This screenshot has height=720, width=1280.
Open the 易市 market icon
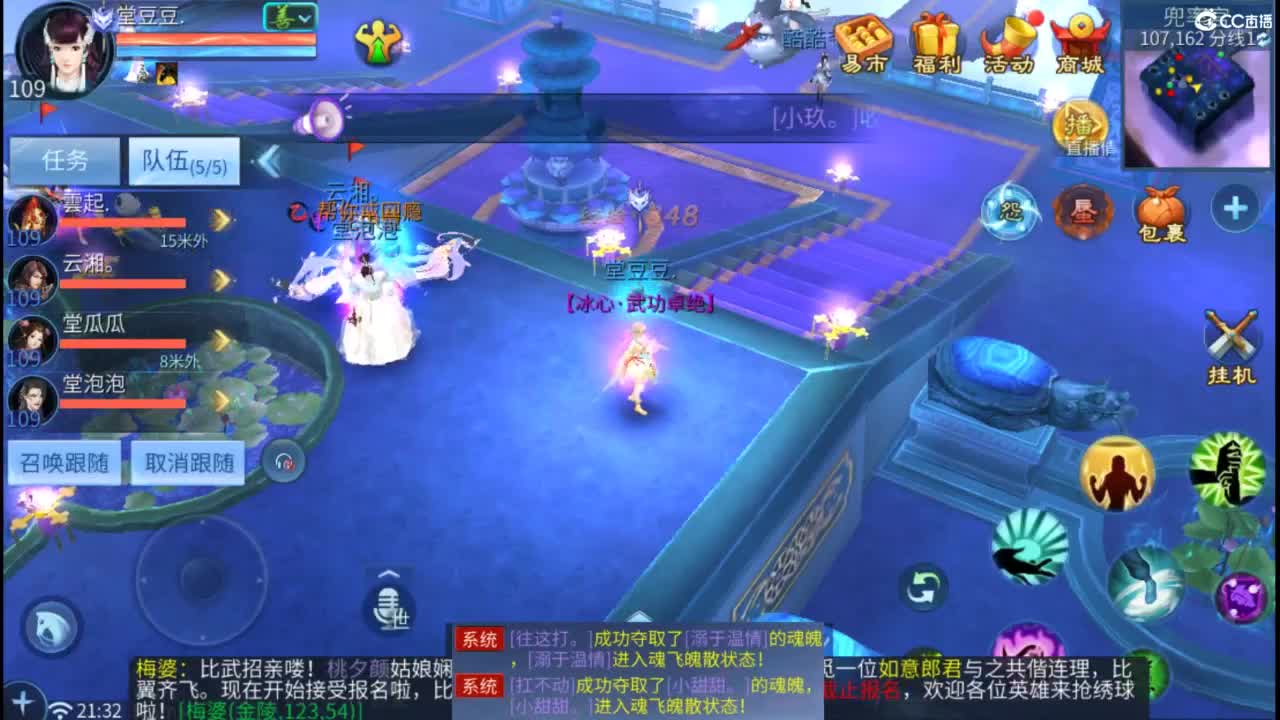pyautogui.click(x=863, y=45)
